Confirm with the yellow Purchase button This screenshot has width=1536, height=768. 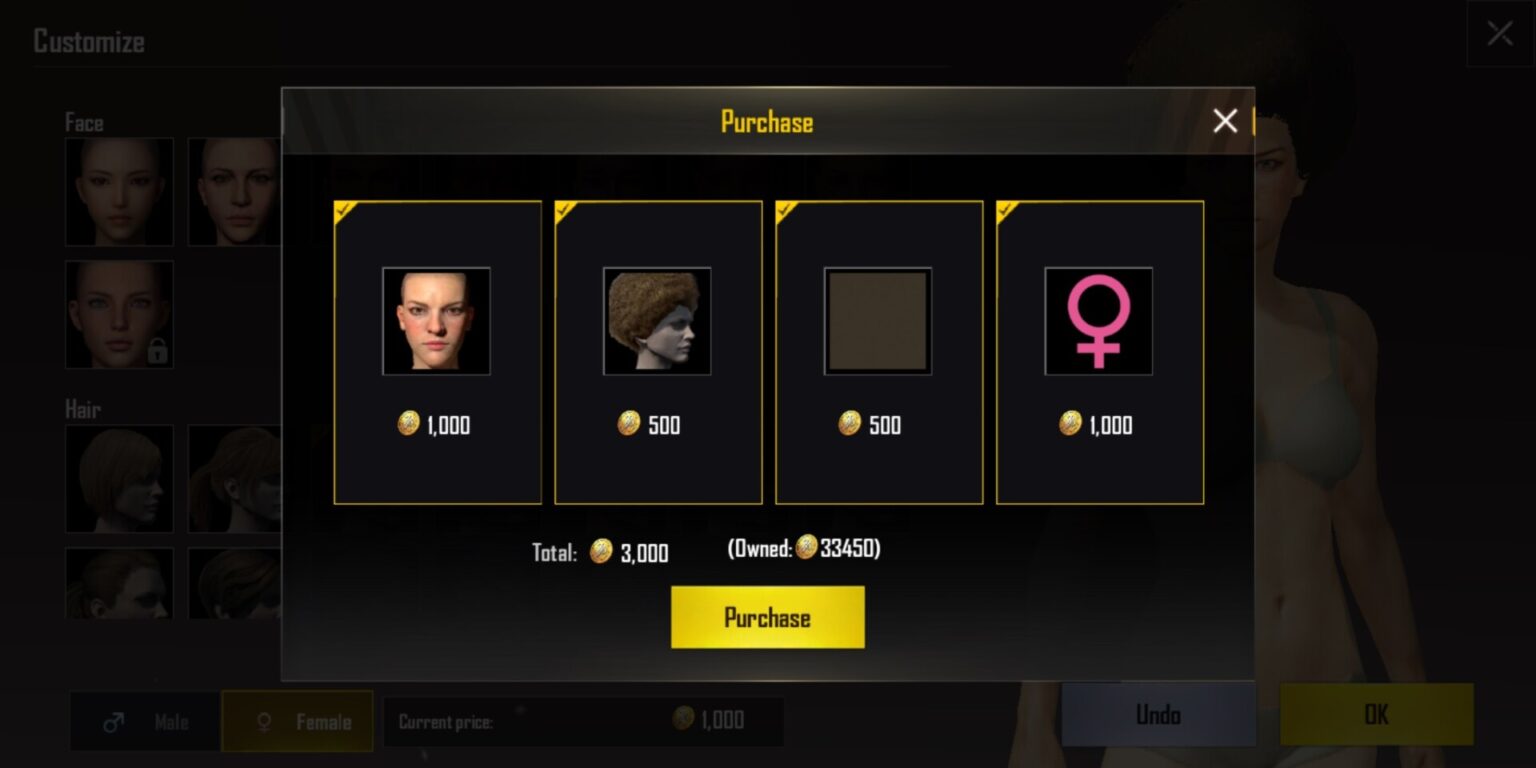(767, 617)
